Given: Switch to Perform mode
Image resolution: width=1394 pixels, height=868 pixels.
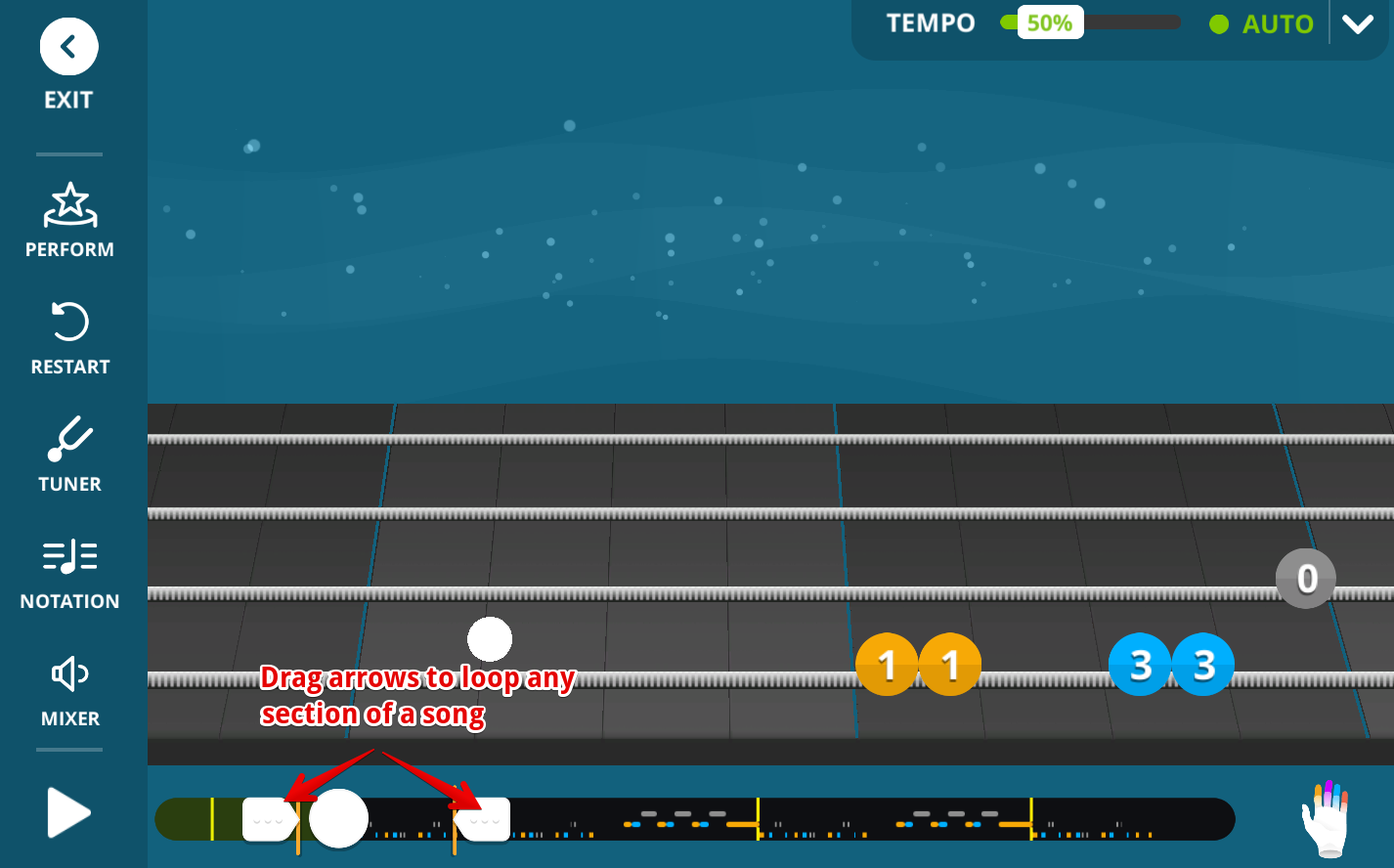Looking at the screenshot, I should 69,221.
